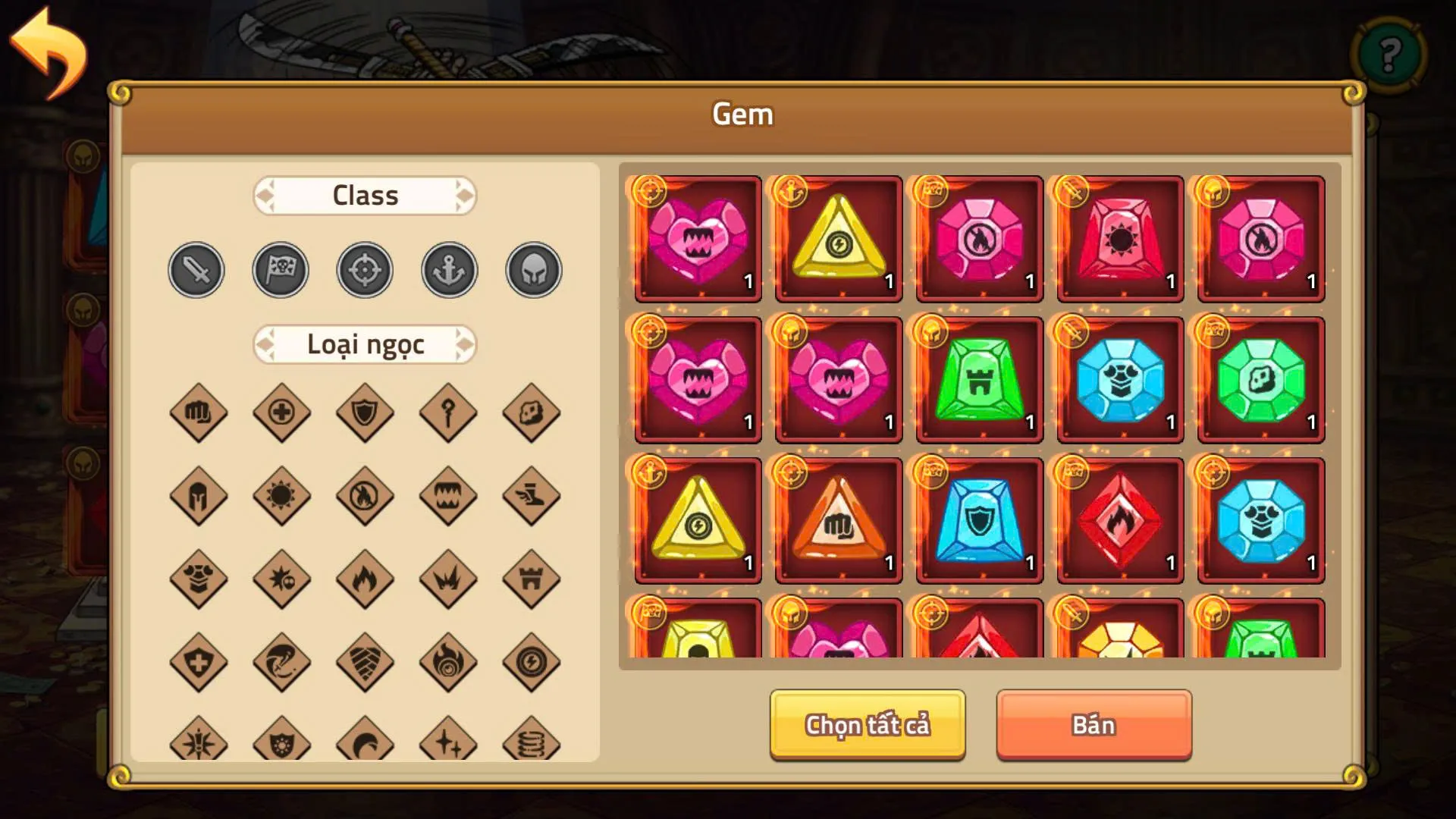Select the sword class filter icon
Screen dimensions: 1456x819
(x=196, y=269)
